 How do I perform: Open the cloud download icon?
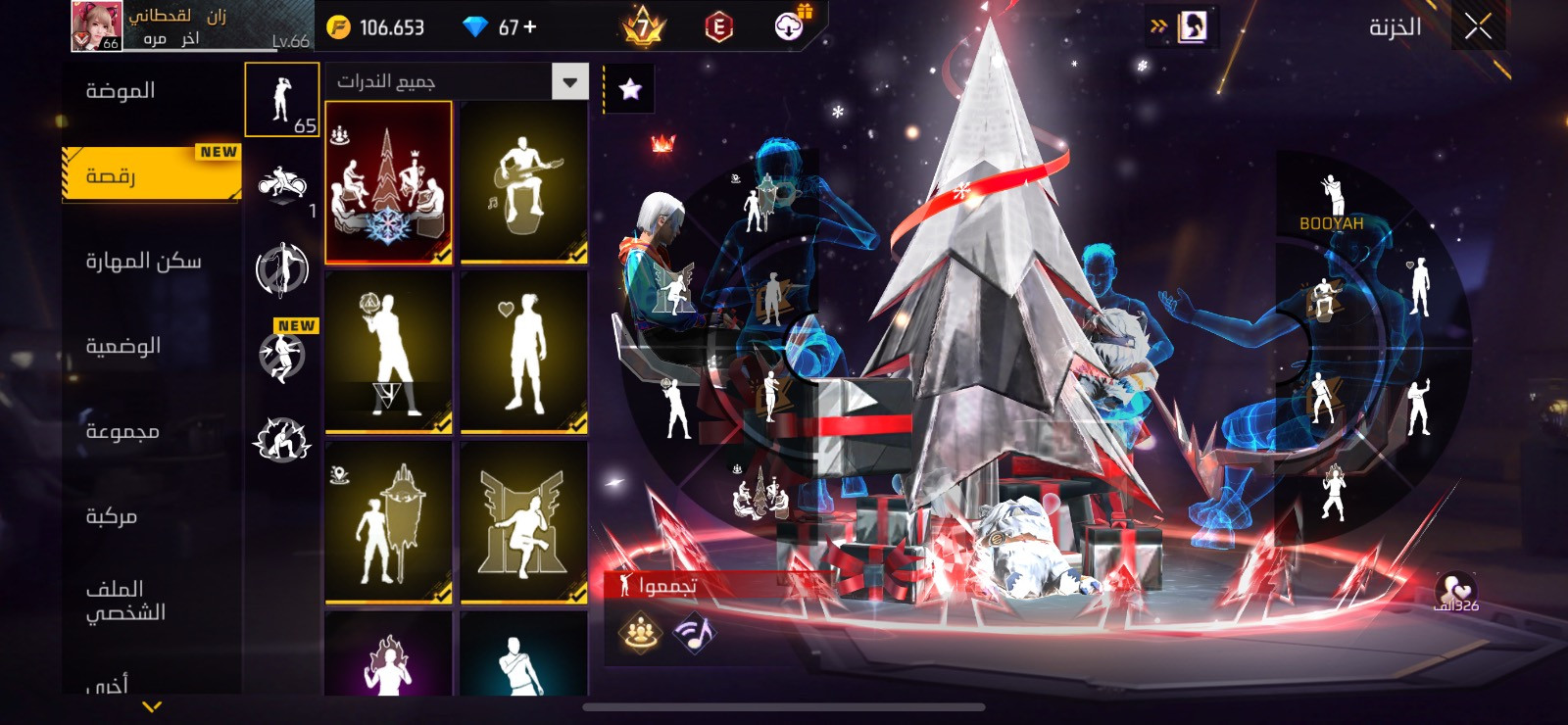click(x=790, y=26)
